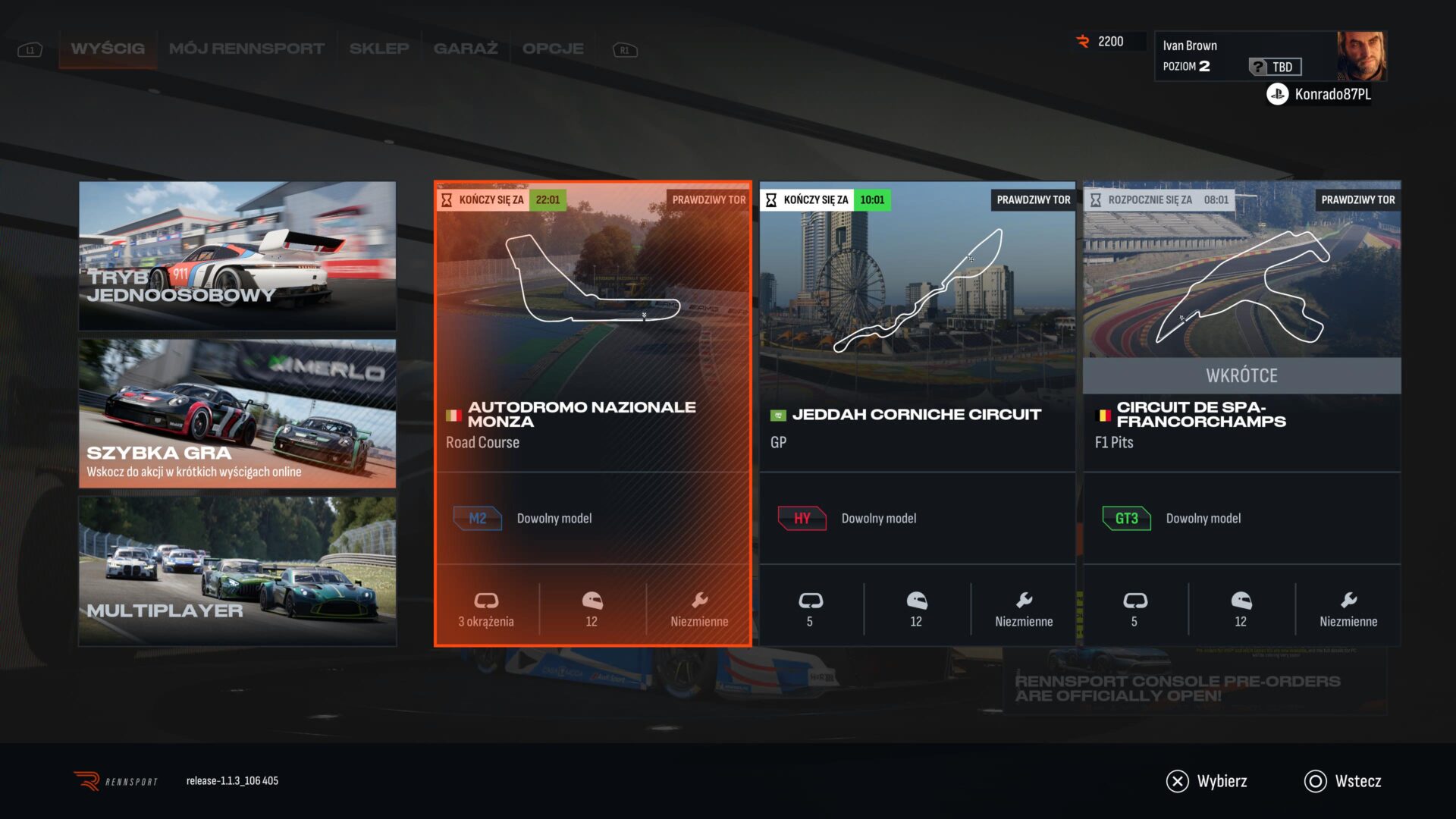Select Tryb Jednoosobowy mode tile
Screen dimensions: 1456x819
point(237,256)
